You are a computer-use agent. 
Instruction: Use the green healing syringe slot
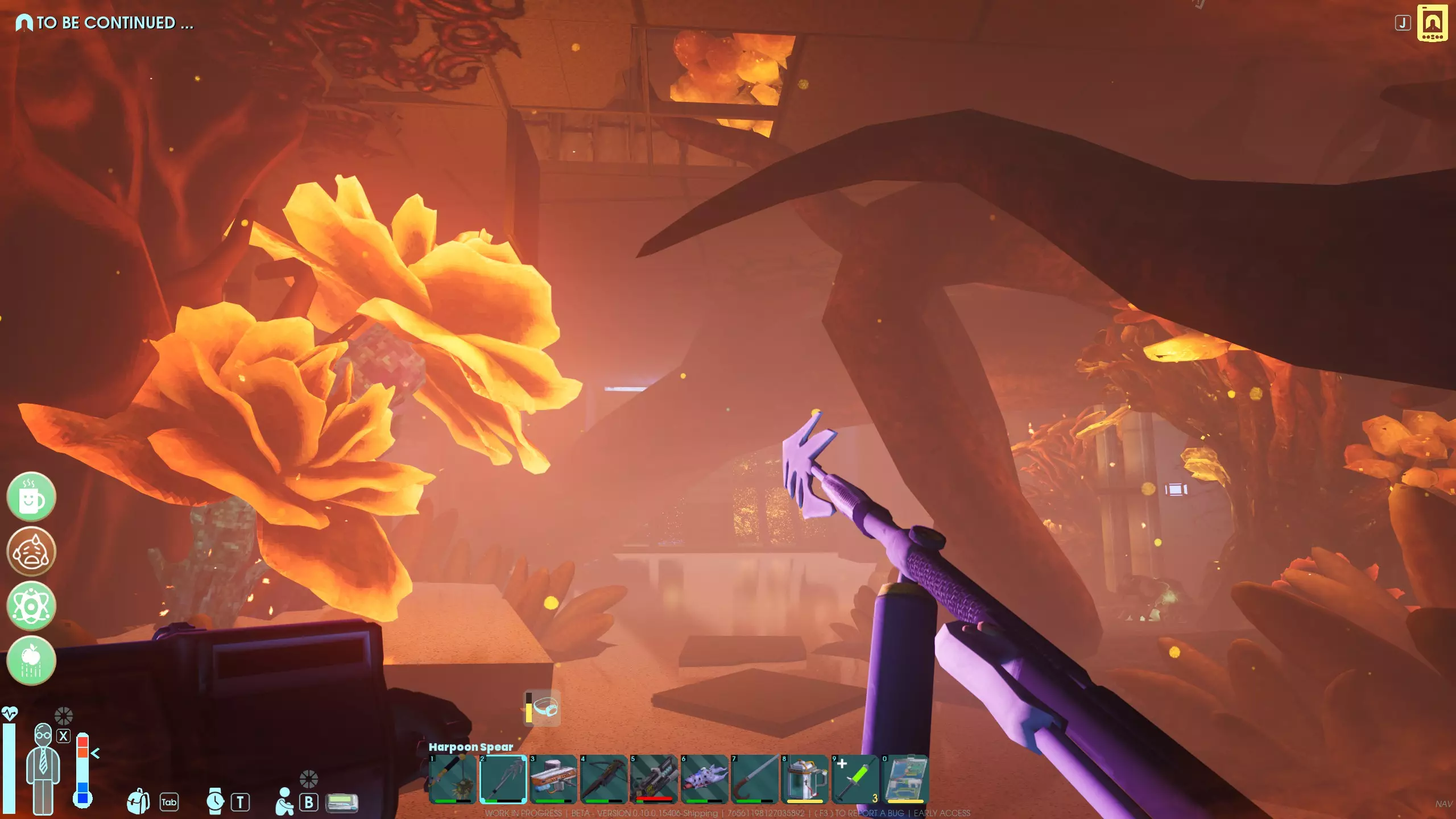point(855,779)
